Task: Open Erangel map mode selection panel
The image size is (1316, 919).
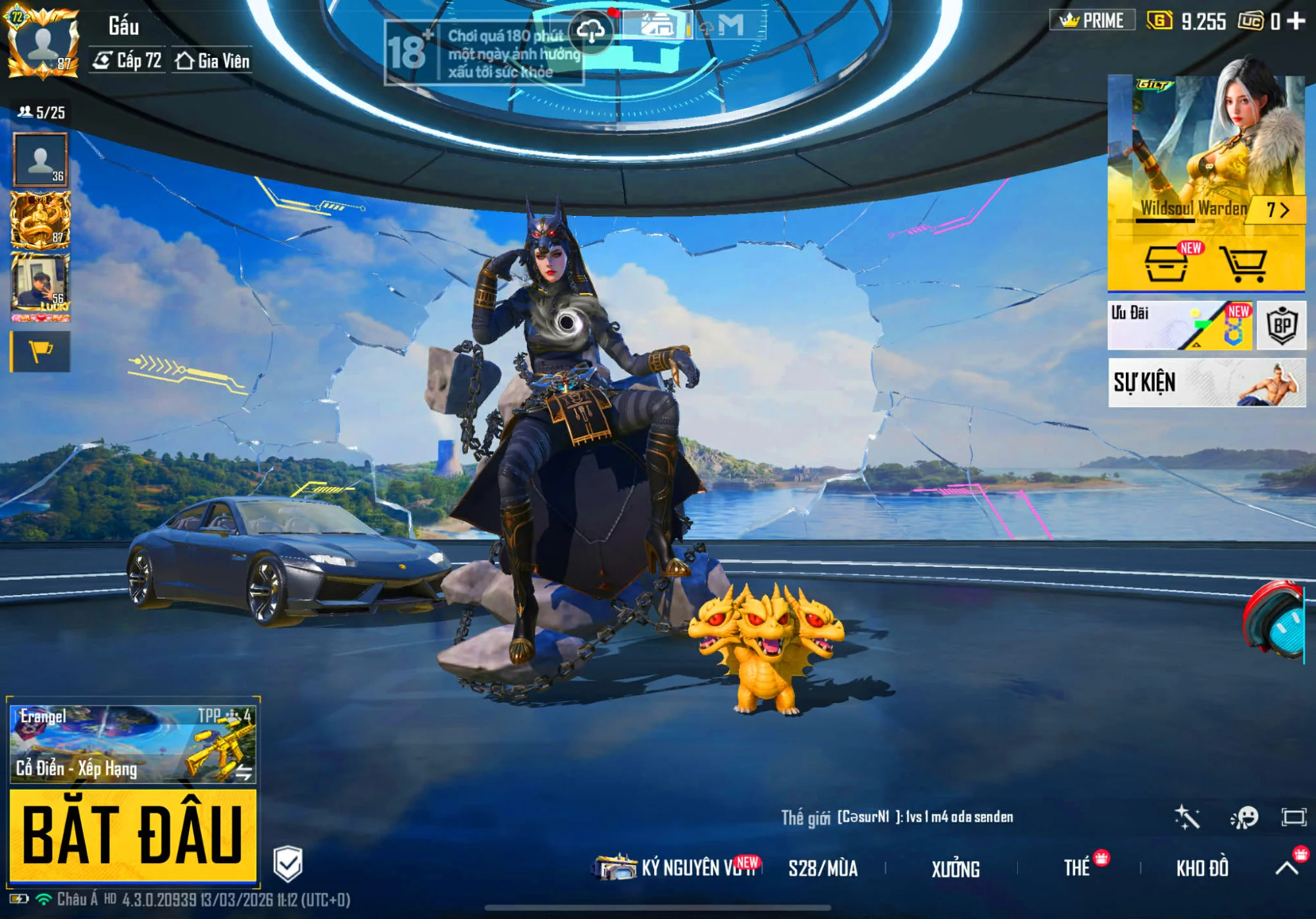Action: 132,744
